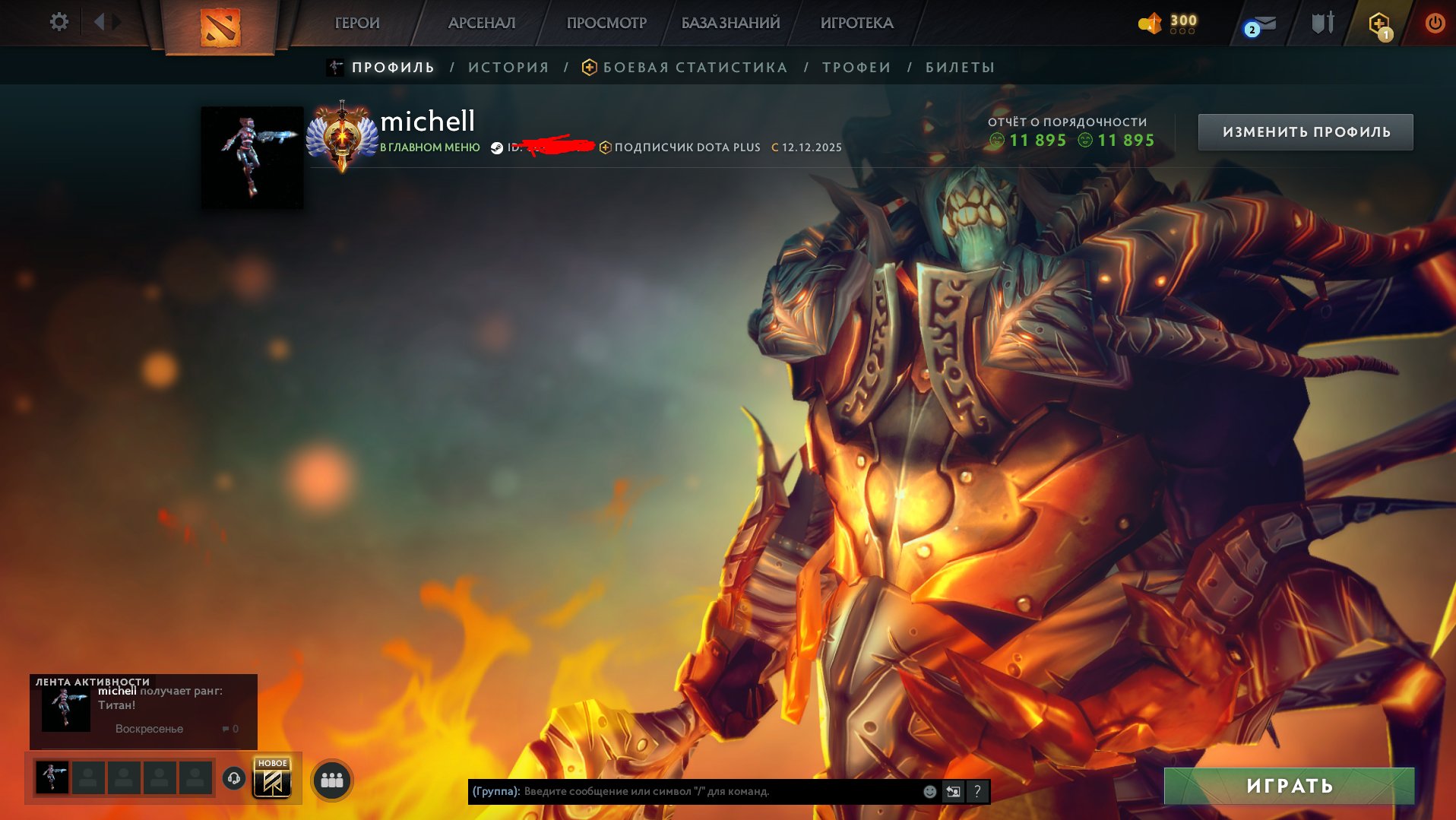The height and width of the screenshot is (820, 1456).
Task: Open the emoticon smiley in chat bar
Action: coord(929,791)
